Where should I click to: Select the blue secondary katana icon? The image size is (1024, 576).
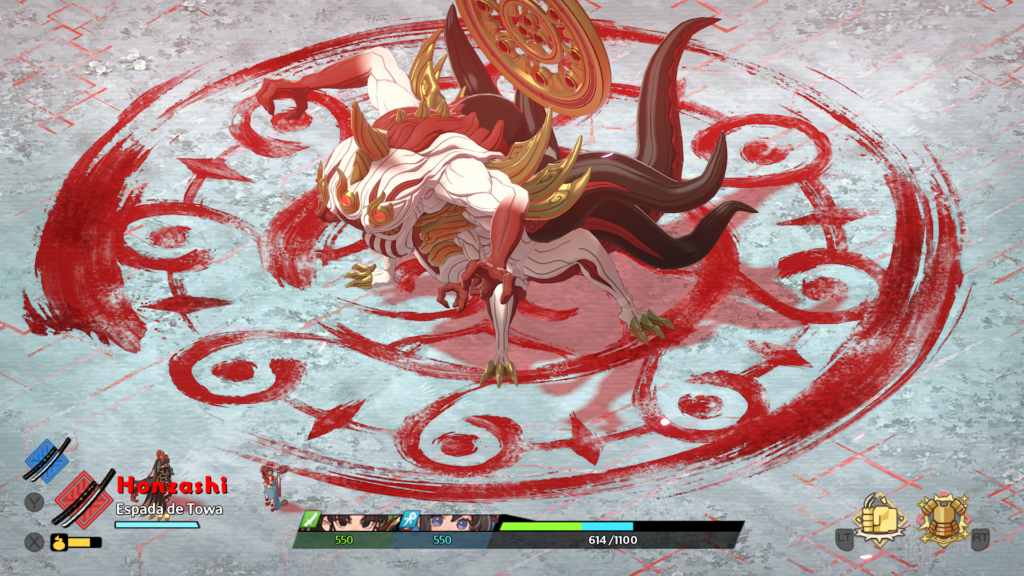(46, 459)
